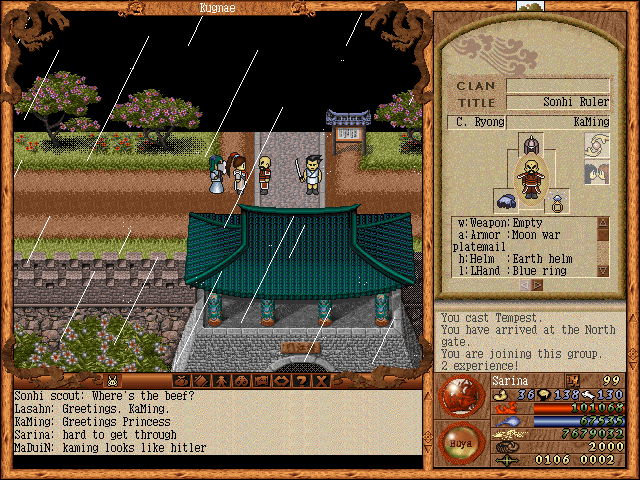Click the Weapon: Empty equipment row
The width and height of the screenshot is (640, 480).
click(522, 222)
